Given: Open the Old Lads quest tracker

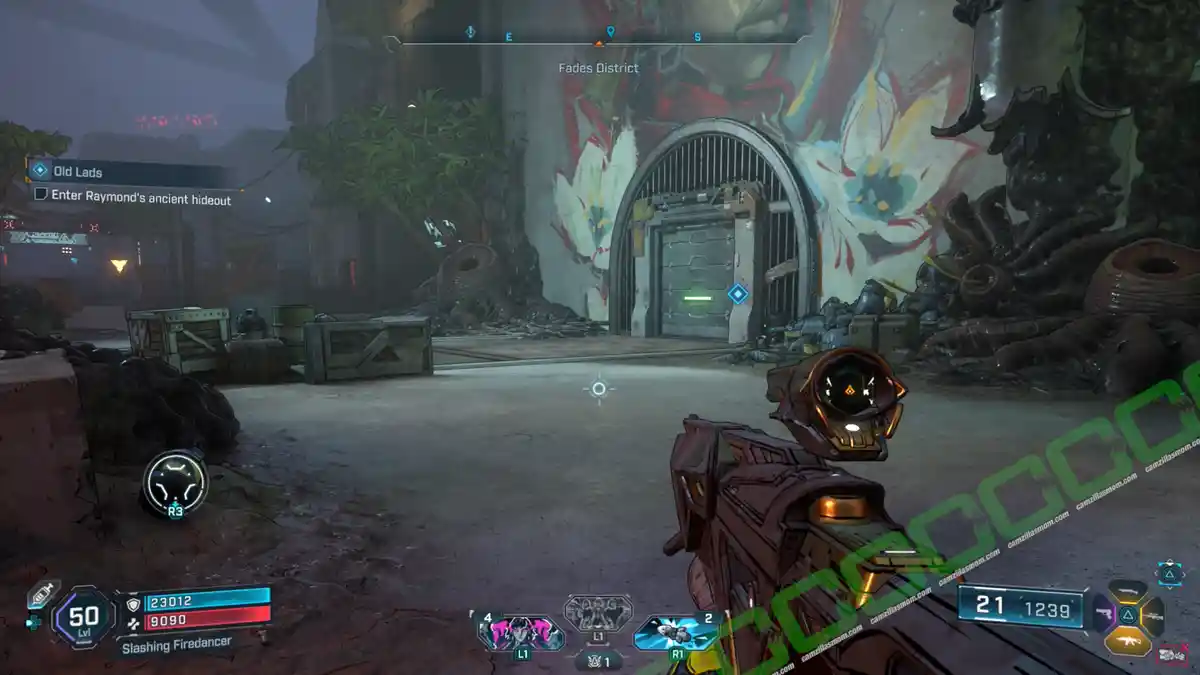Looking at the screenshot, I should [78, 172].
